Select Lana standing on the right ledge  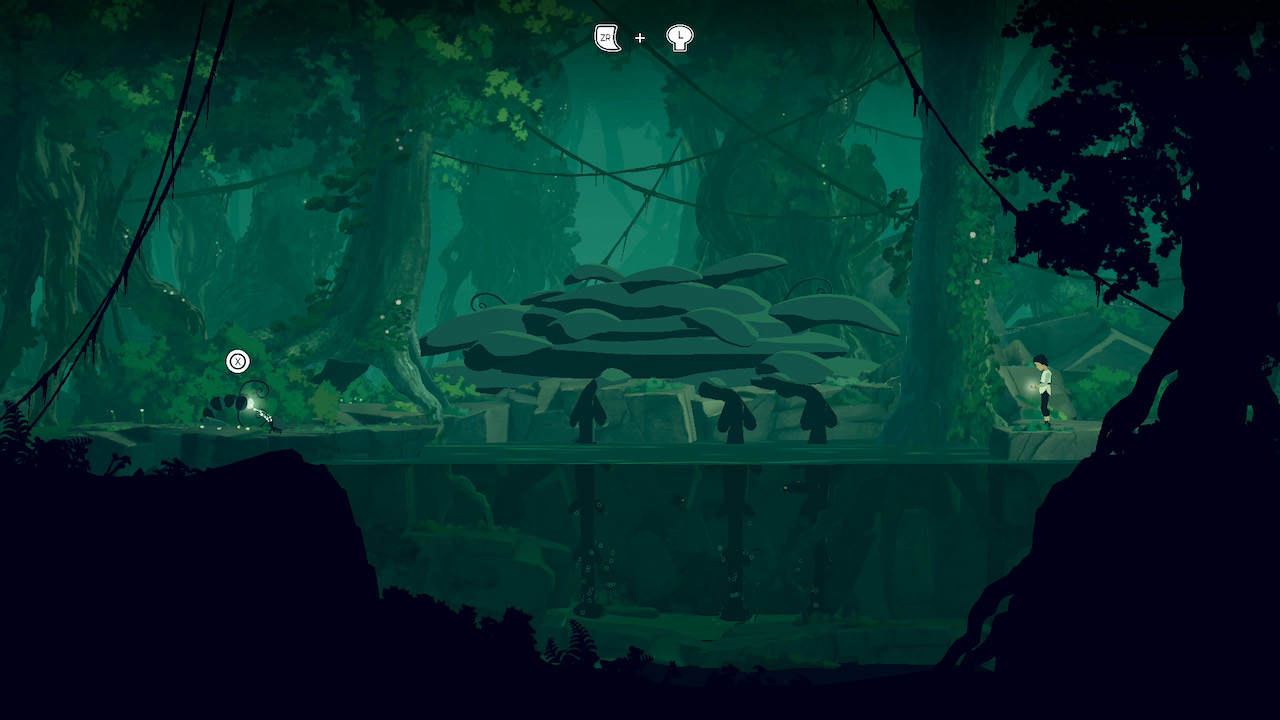click(x=1042, y=390)
